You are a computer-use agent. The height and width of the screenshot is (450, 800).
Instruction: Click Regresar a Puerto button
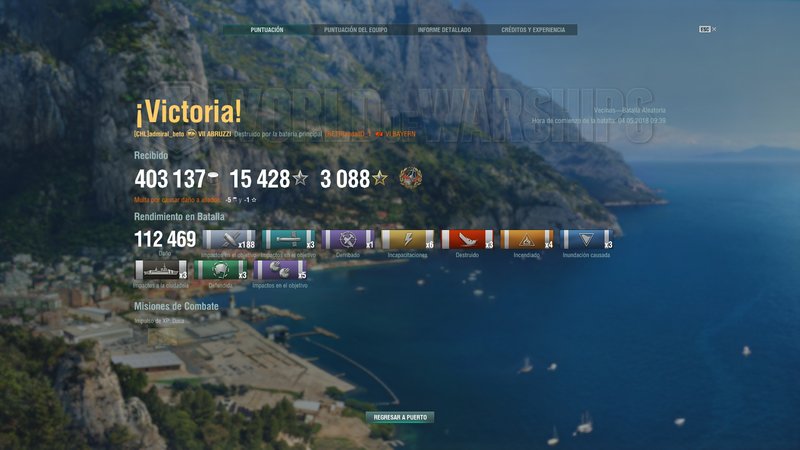coord(400,417)
